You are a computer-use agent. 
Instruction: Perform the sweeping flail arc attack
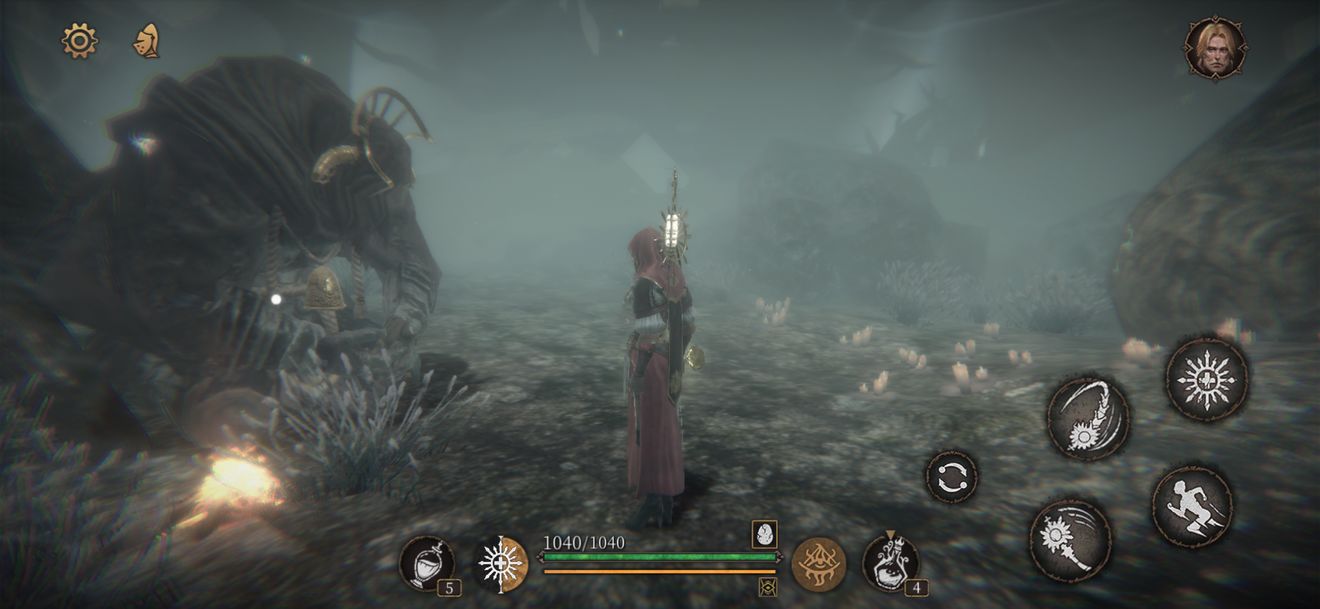coord(1088,418)
